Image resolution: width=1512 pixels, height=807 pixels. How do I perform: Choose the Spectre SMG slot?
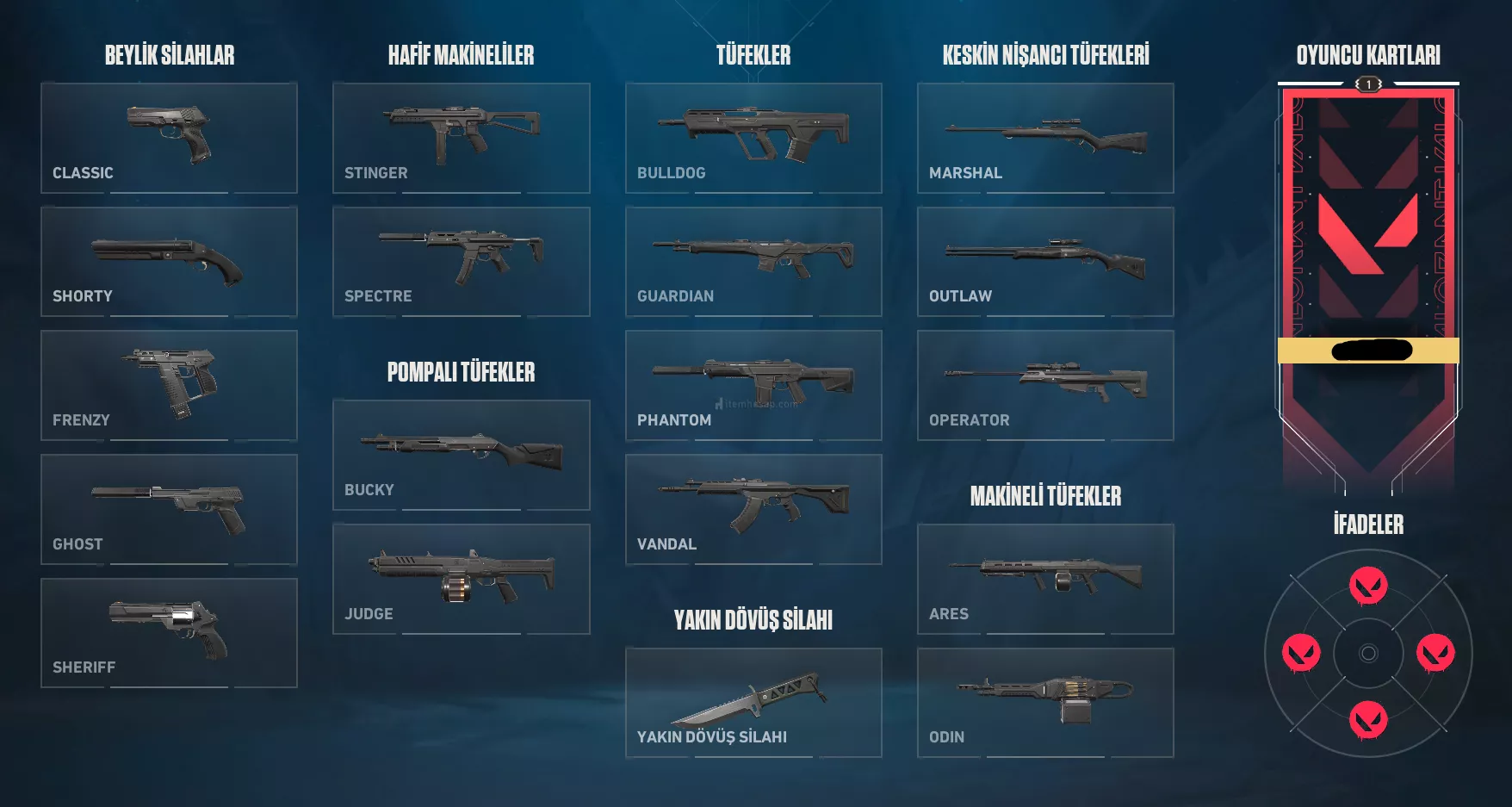click(461, 261)
